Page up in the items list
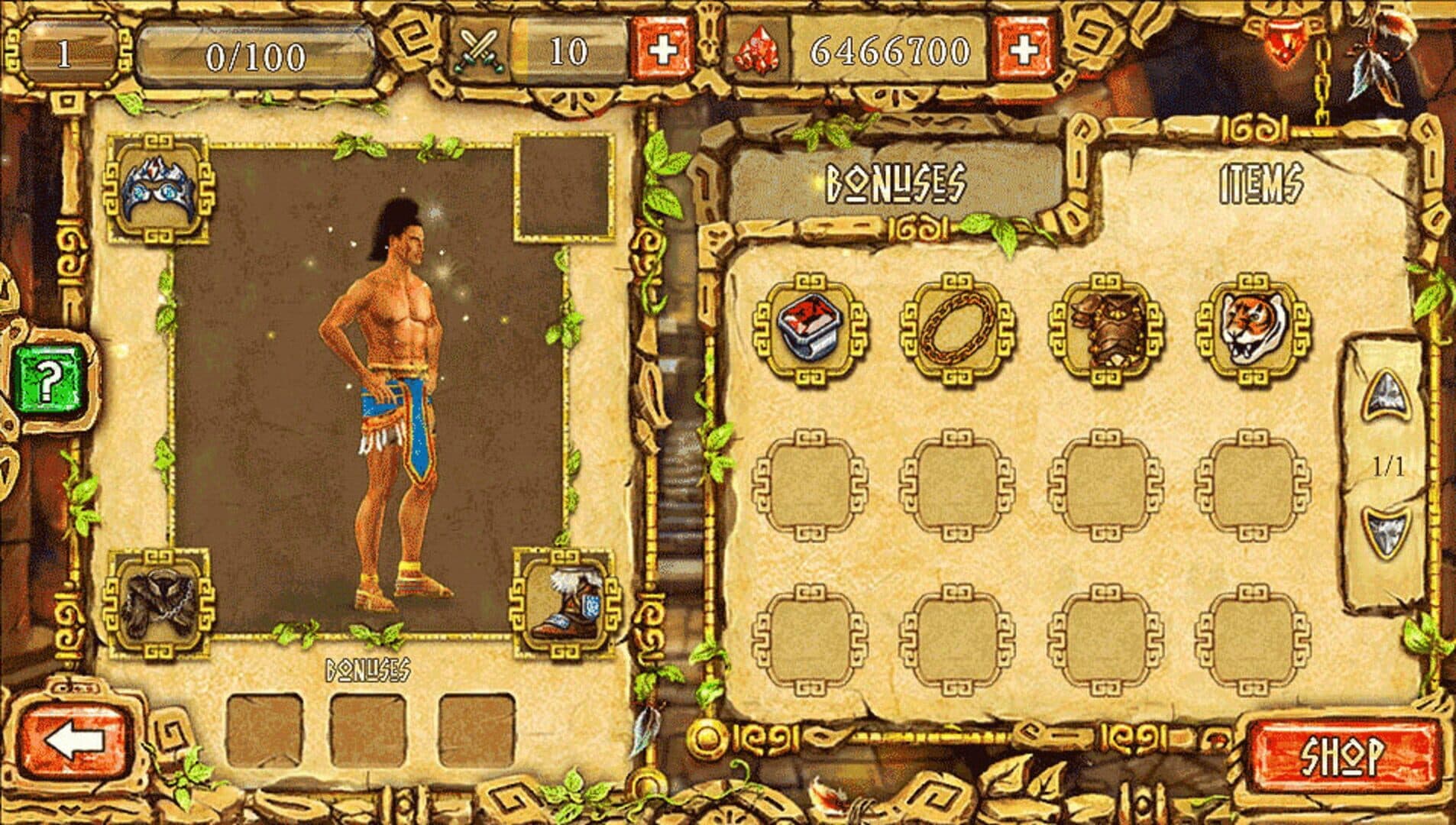The image size is (1456, 825). (x=1385, y=395)
